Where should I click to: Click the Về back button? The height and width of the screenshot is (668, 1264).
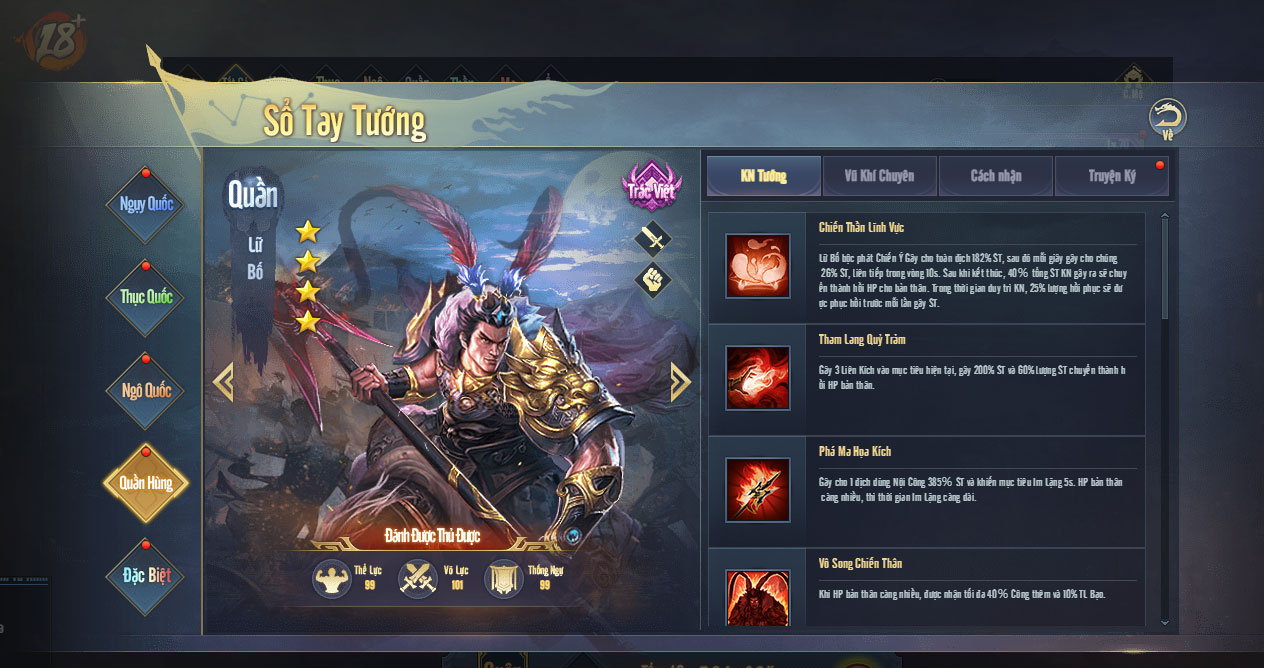pos(1167,118)
